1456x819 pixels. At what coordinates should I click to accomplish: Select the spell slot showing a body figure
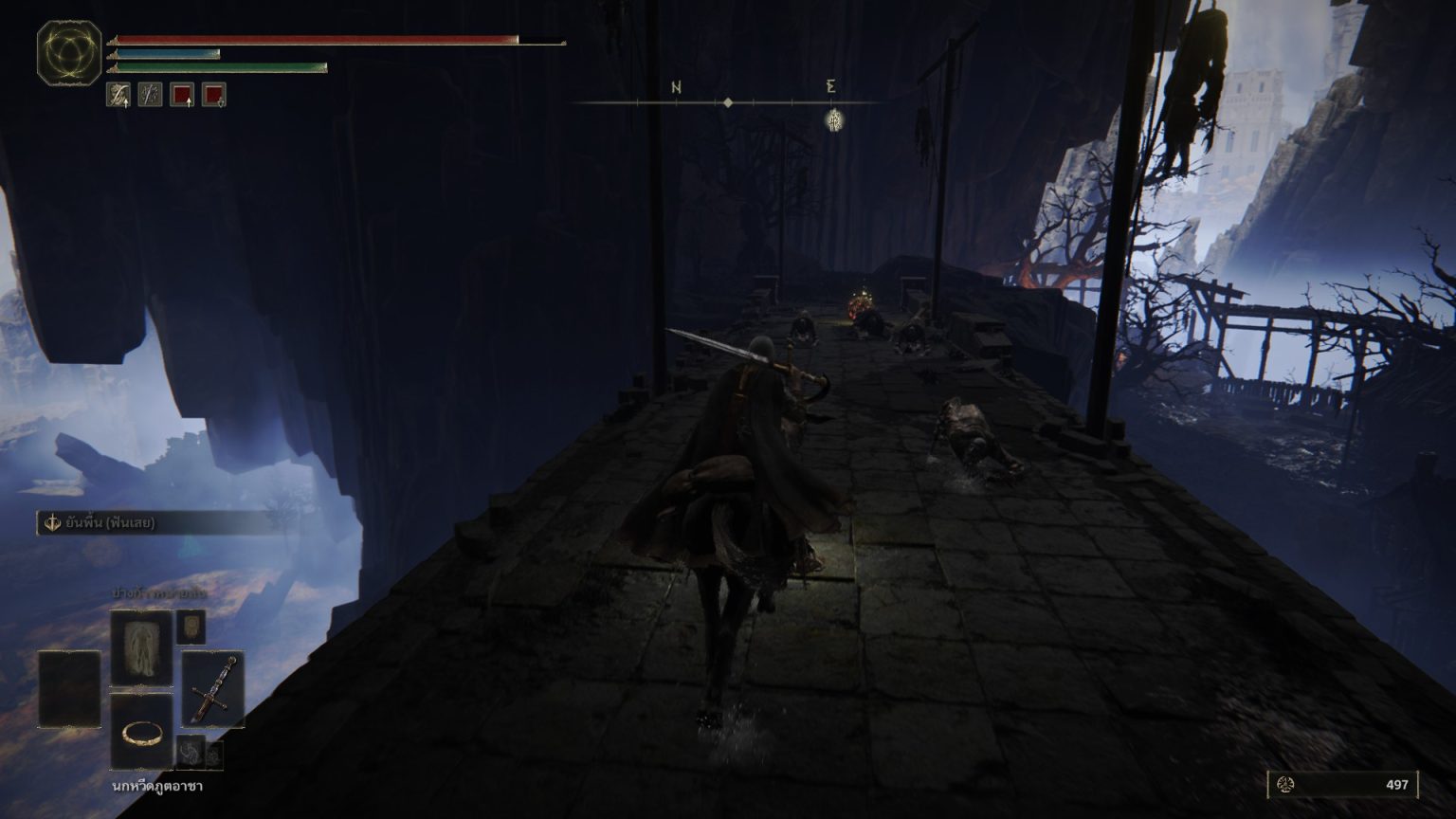click(x=141, y=647)
